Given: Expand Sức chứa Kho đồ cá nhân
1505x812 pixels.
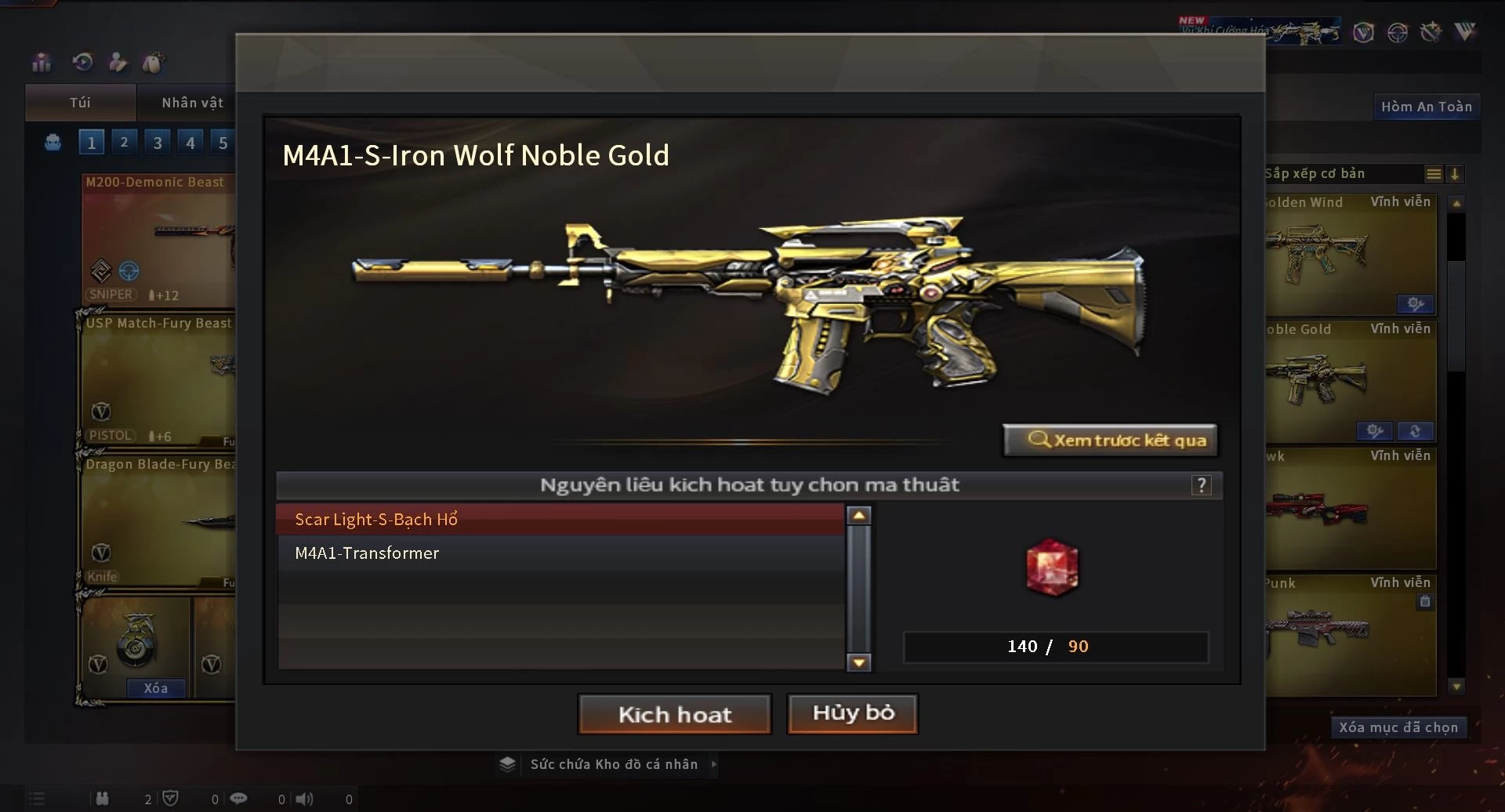Looking at the screenshot, I should [614, 764].
